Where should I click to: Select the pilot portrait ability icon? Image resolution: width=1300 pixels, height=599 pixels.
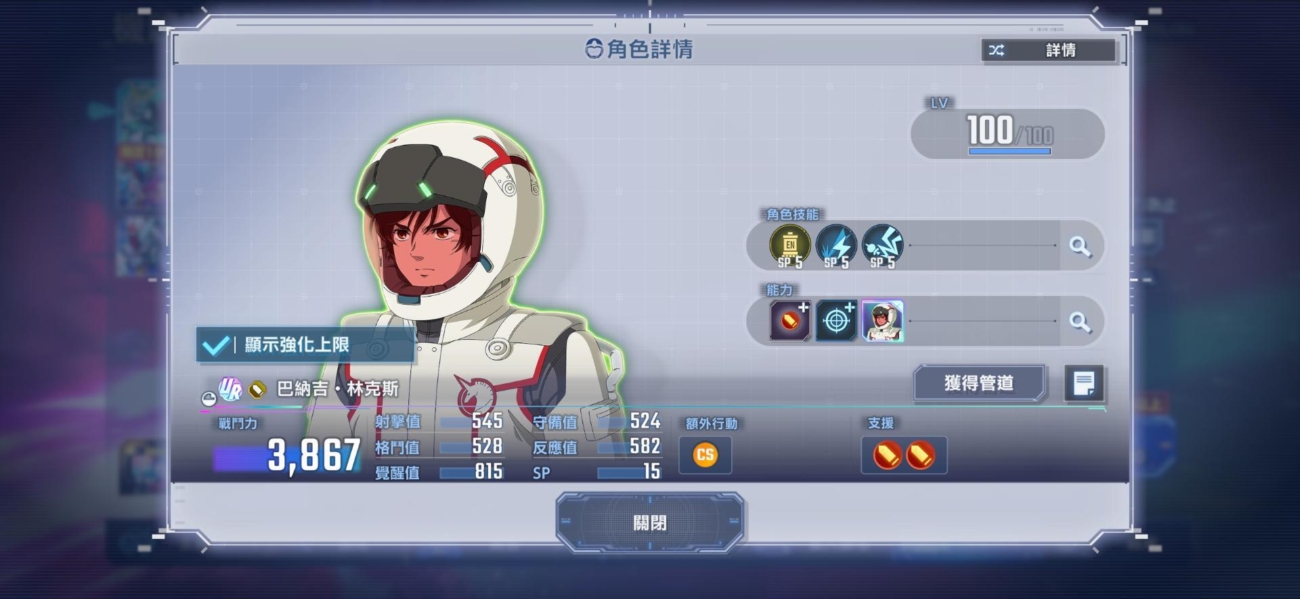tap(882, 321)
